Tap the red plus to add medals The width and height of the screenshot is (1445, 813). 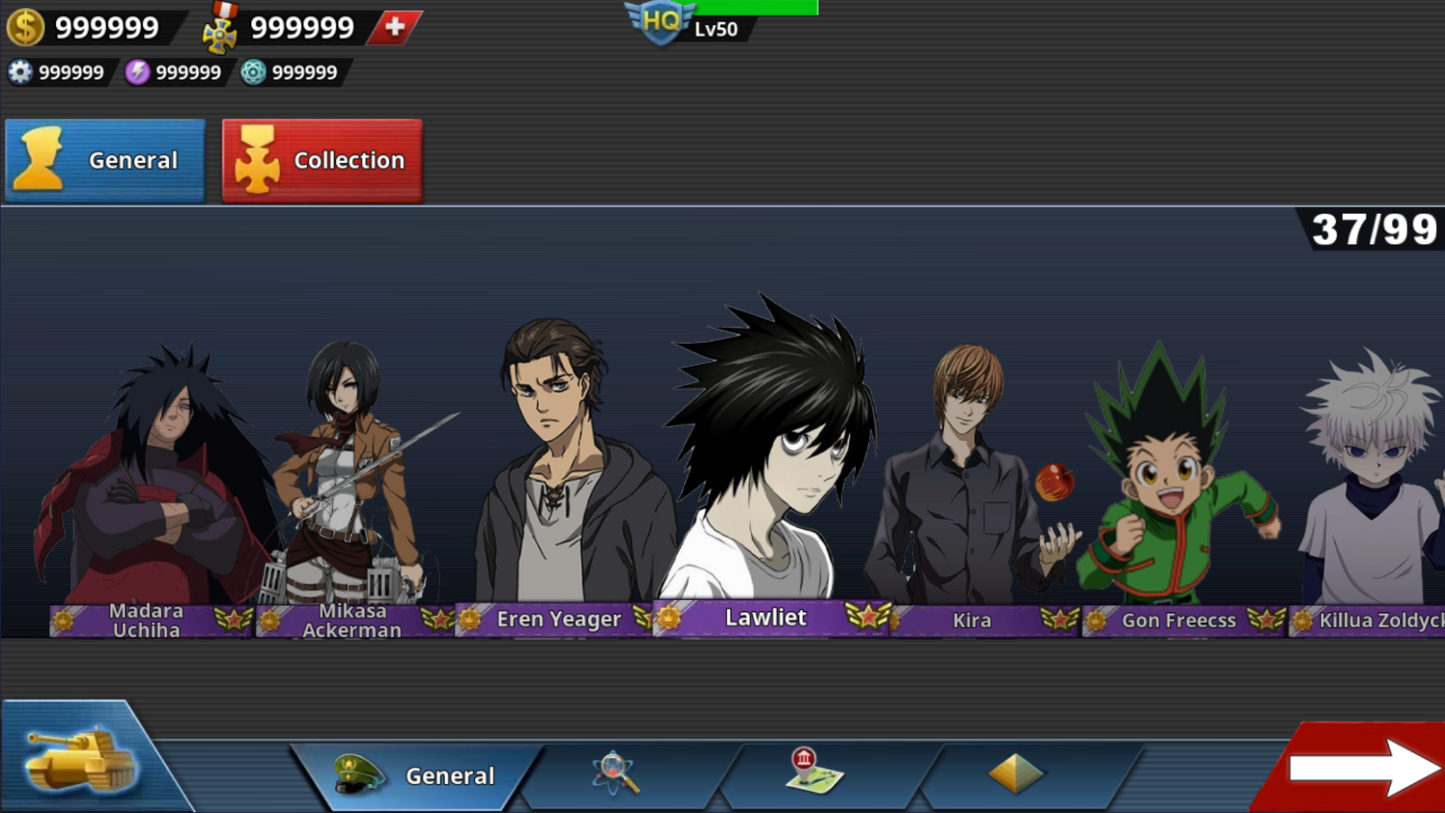click(x=395, y=27)
